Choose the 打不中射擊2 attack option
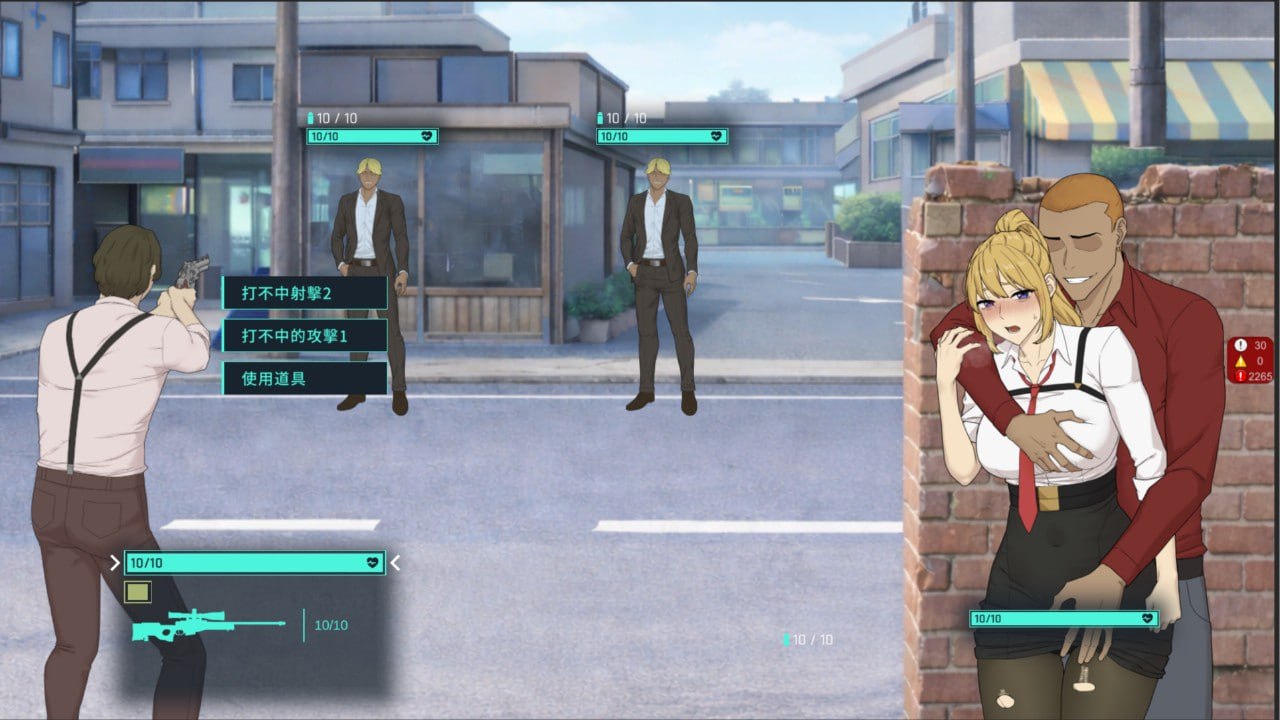 point(304,293)
